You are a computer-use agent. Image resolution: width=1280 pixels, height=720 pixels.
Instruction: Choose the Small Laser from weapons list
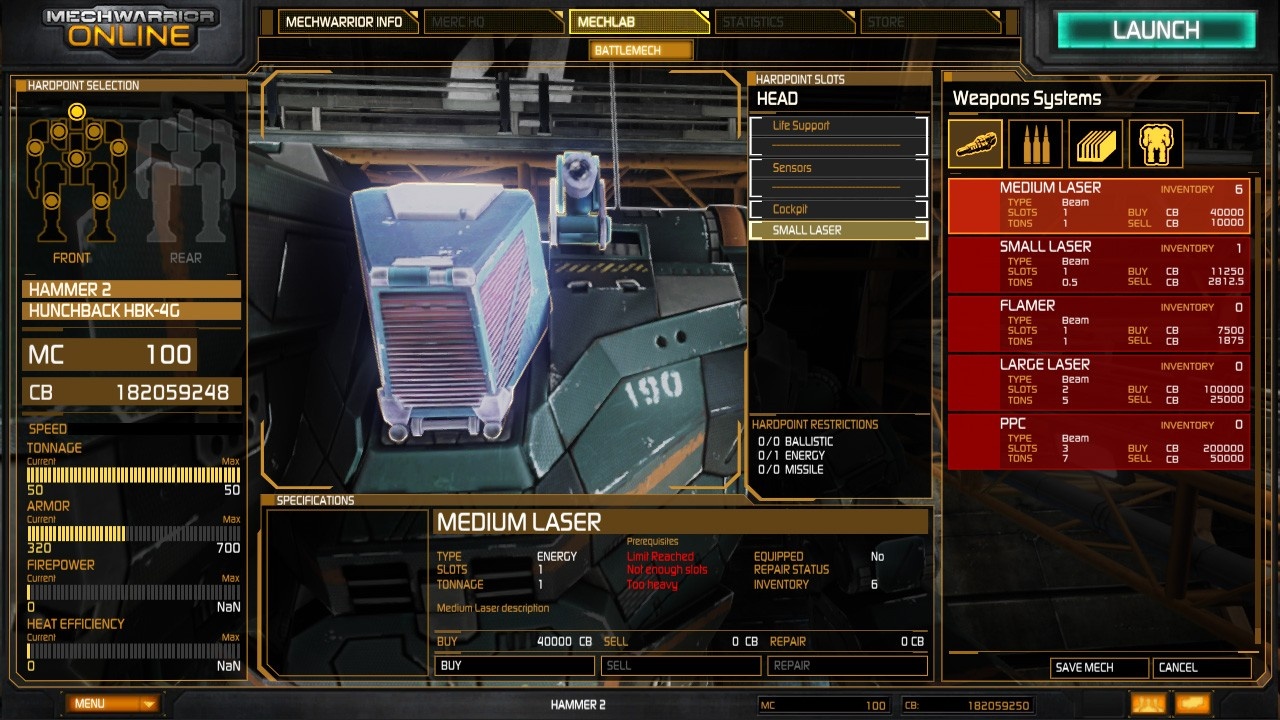(x=1098, y=264)
